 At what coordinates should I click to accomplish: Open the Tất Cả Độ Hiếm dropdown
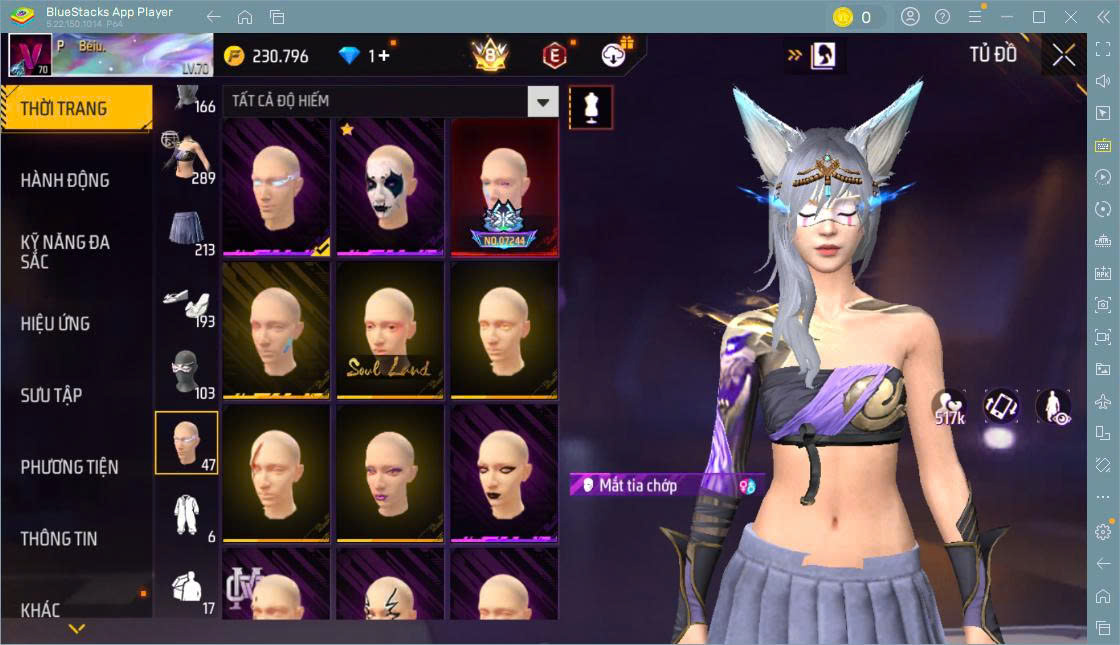click(542, 101)
